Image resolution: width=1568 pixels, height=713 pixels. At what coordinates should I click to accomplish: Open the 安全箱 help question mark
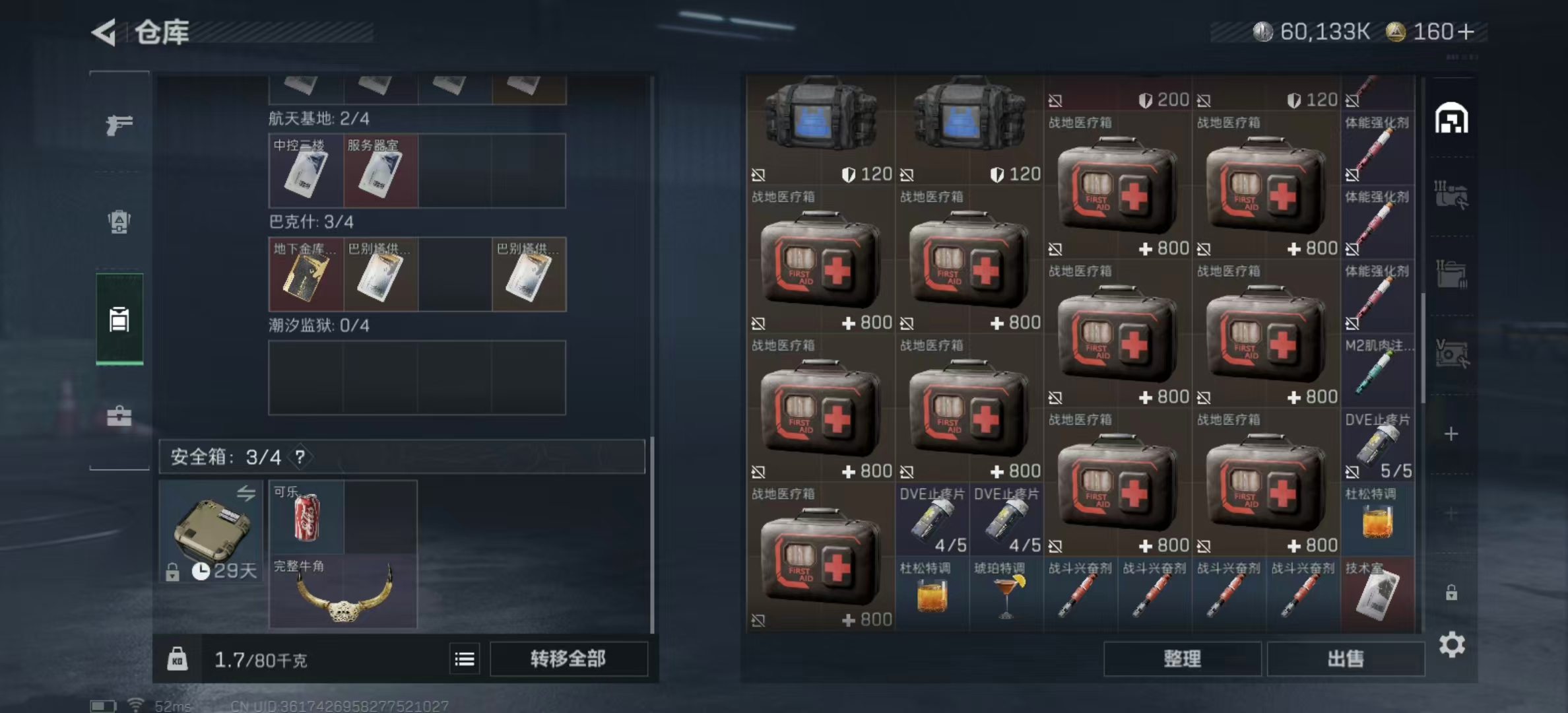[300, 456]
